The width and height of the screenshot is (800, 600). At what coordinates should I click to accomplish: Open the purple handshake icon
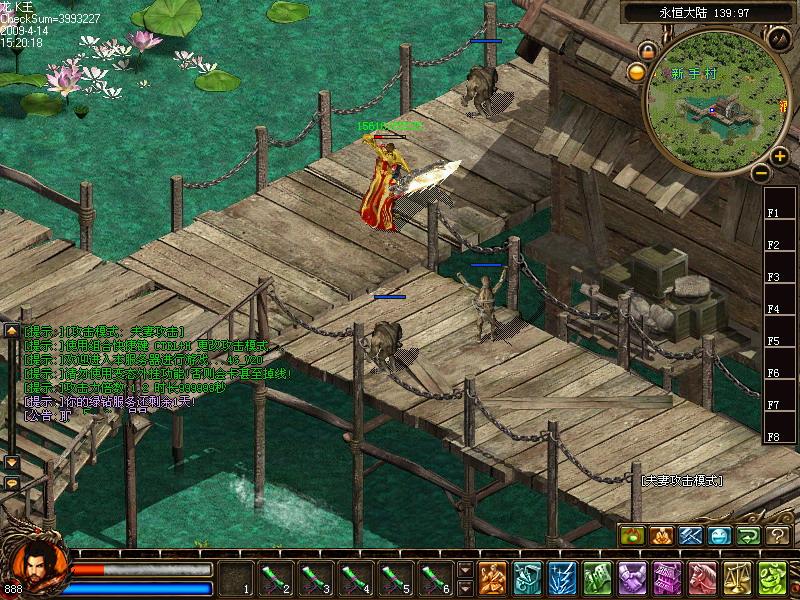coord(632,578)
